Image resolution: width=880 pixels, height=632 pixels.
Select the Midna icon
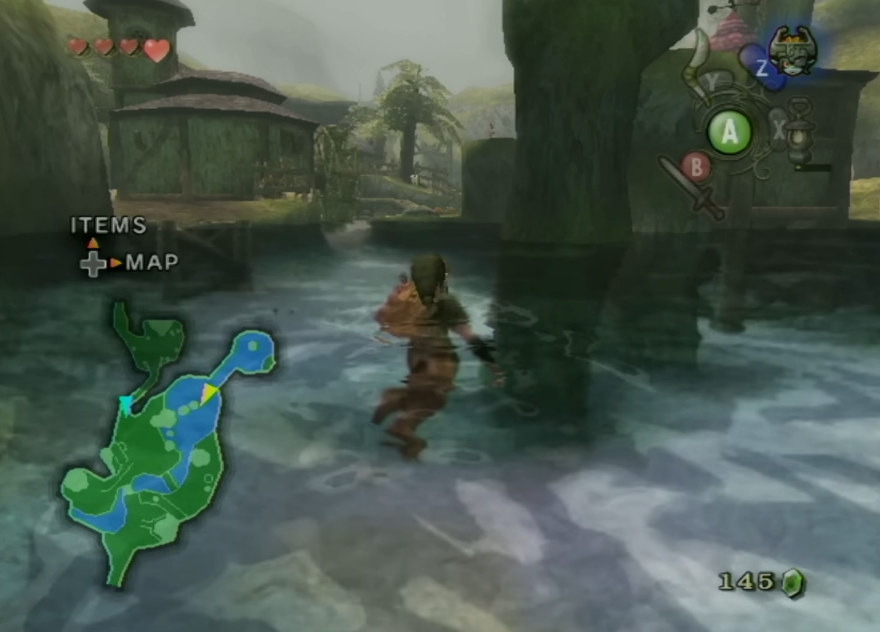[x=793, y=50]
